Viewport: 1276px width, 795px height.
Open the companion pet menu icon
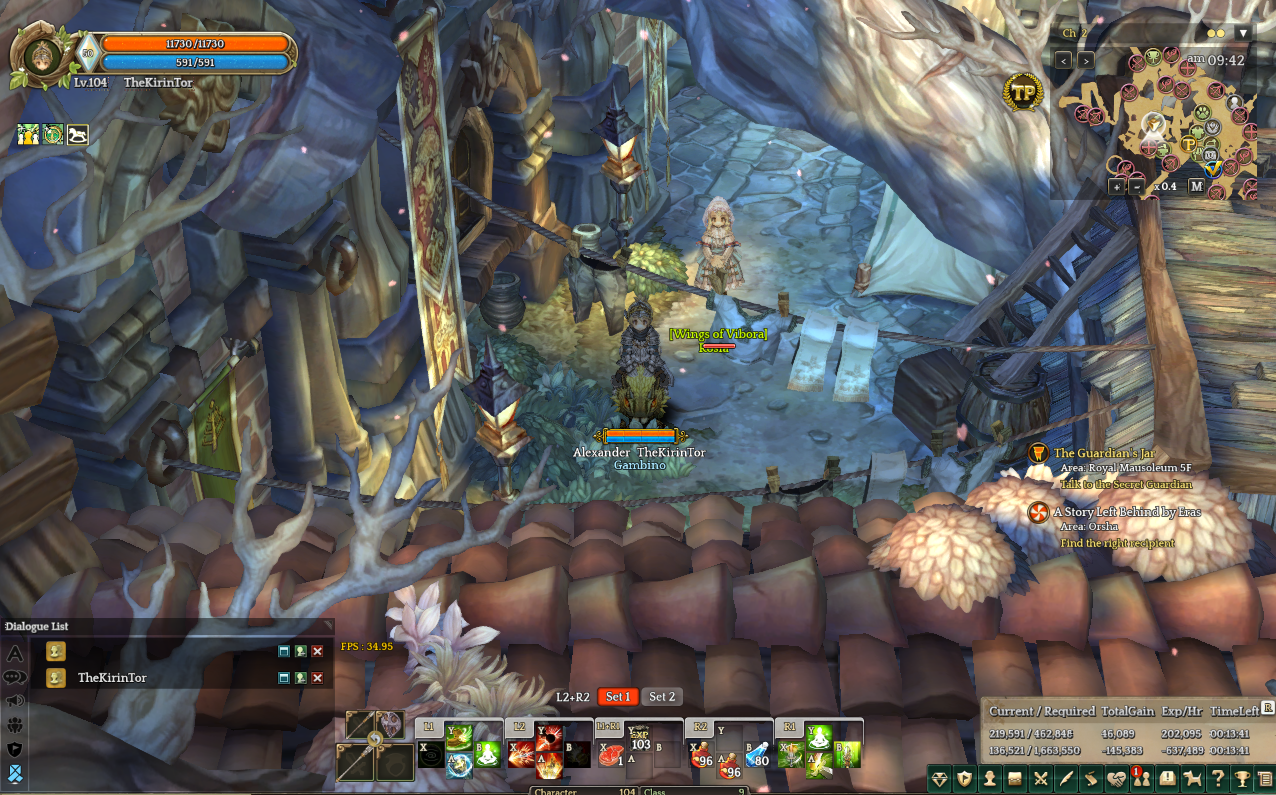click(x=1192, y=778)
